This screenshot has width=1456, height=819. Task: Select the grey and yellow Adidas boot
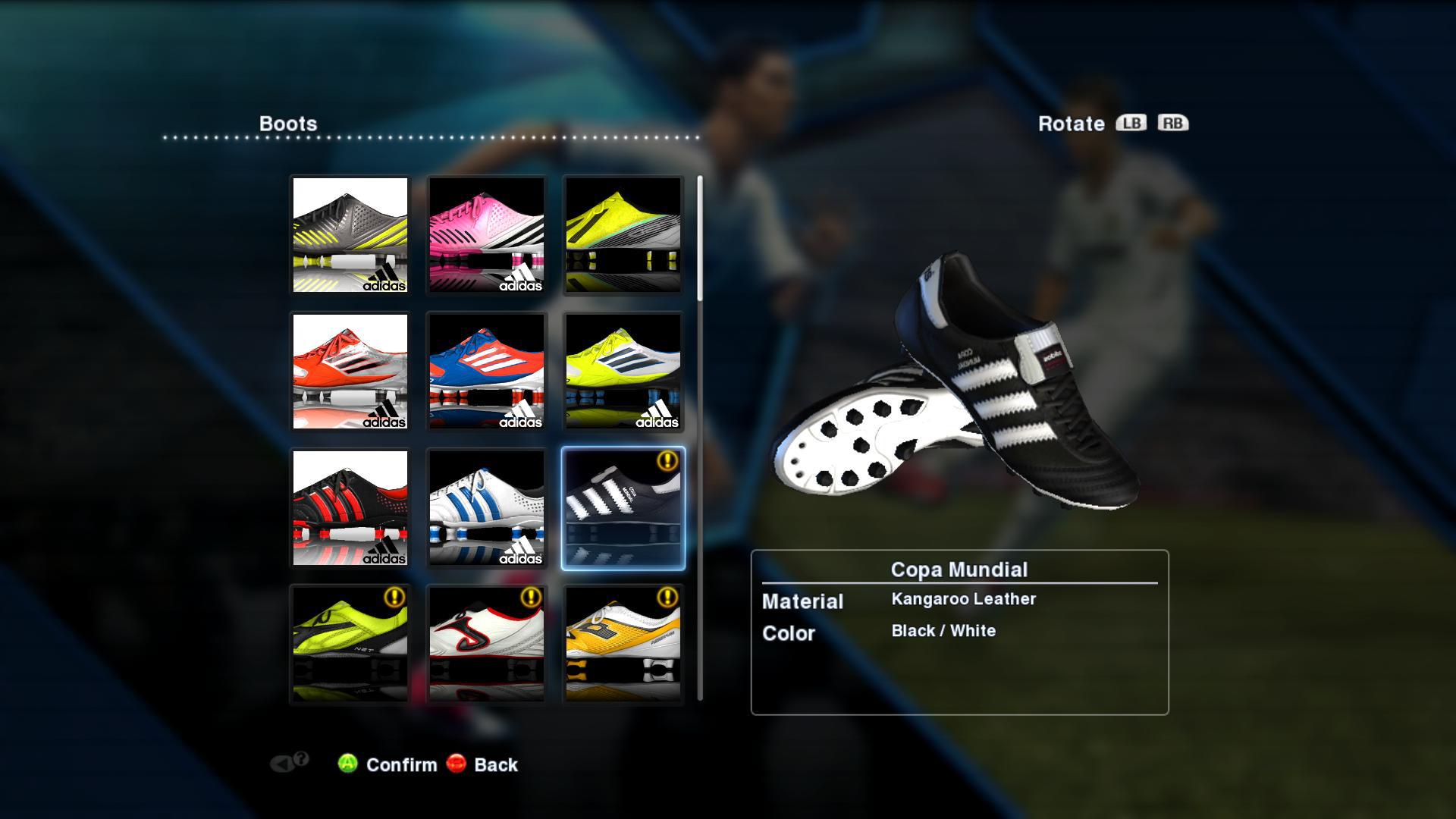[x=350, y=235]
